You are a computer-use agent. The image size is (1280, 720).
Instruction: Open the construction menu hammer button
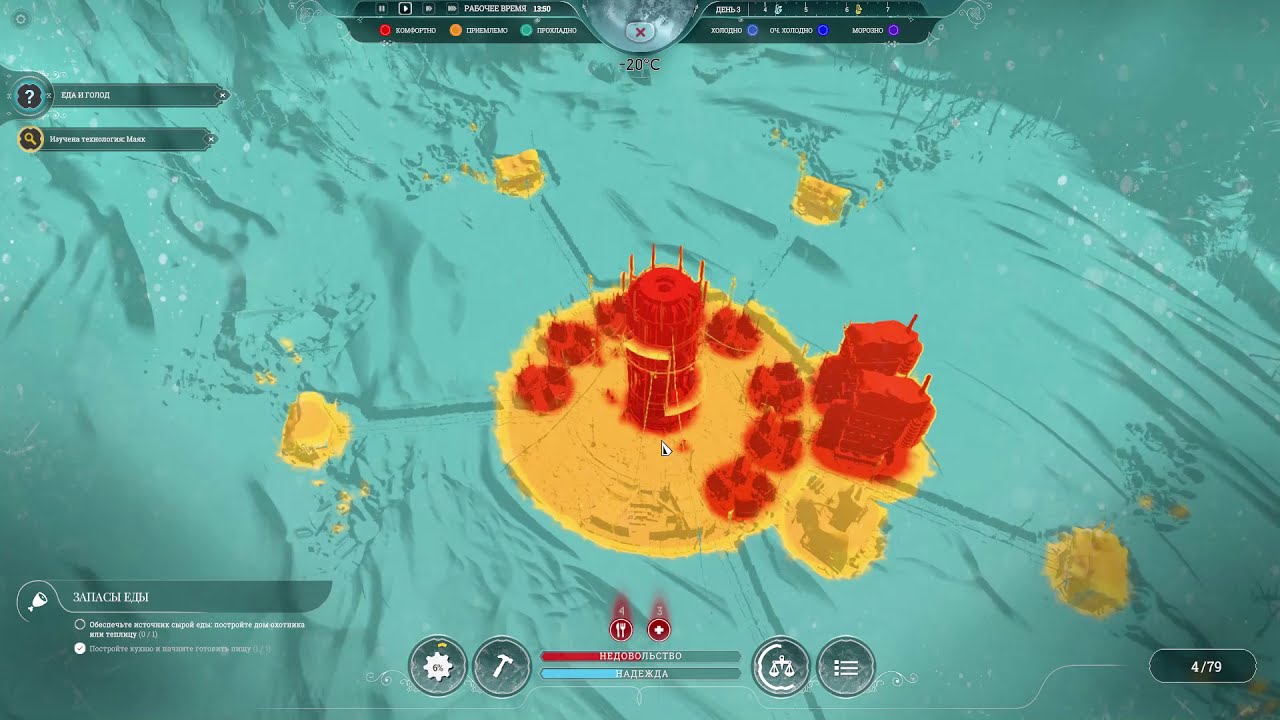click(502, 666)
